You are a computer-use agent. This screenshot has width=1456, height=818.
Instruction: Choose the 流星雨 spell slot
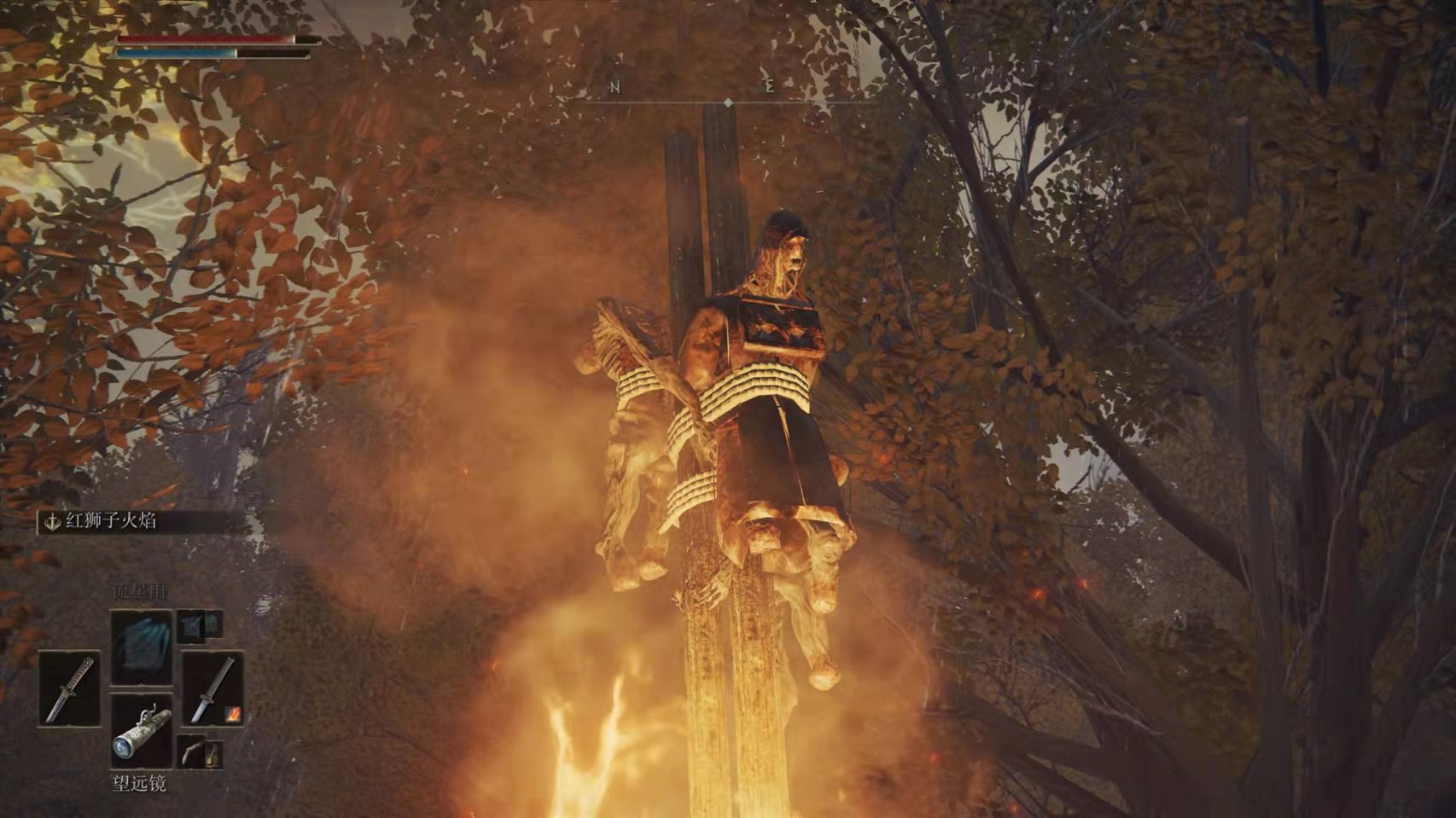pyautogui.click(x=142, y=645)
